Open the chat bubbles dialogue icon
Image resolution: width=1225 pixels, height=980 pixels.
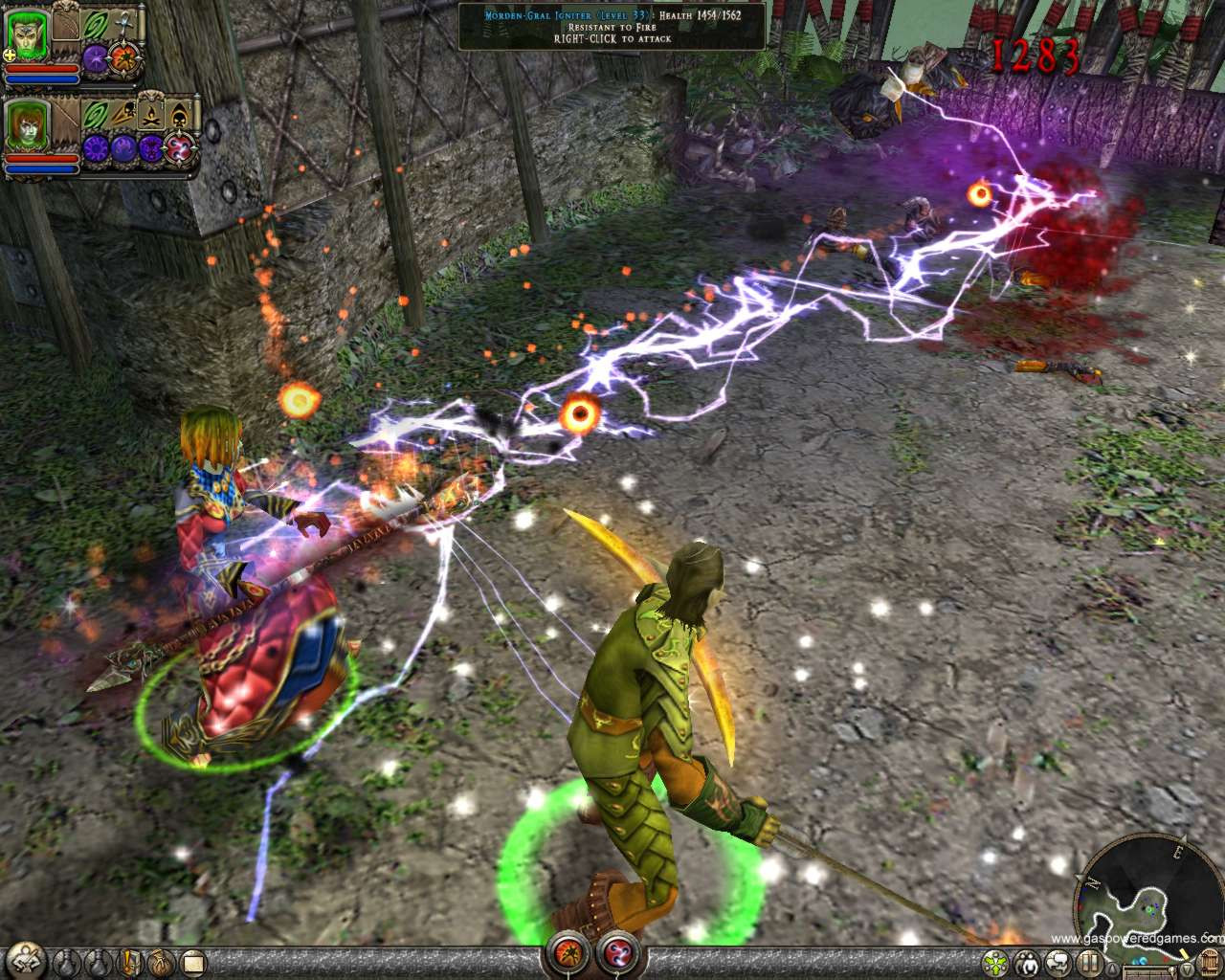coord(1056,962)
